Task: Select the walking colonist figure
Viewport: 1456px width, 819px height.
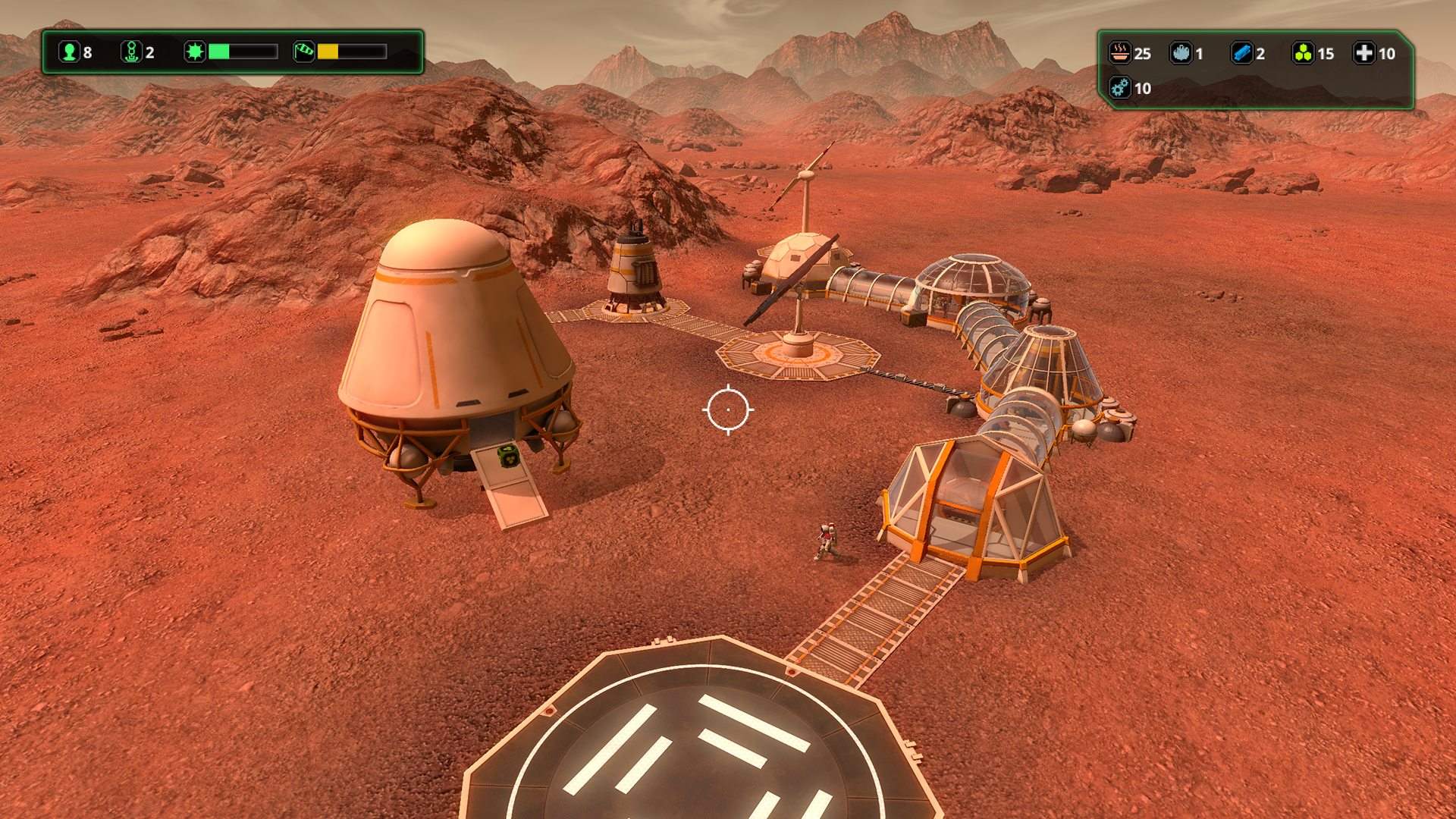Action: (827, 540)
